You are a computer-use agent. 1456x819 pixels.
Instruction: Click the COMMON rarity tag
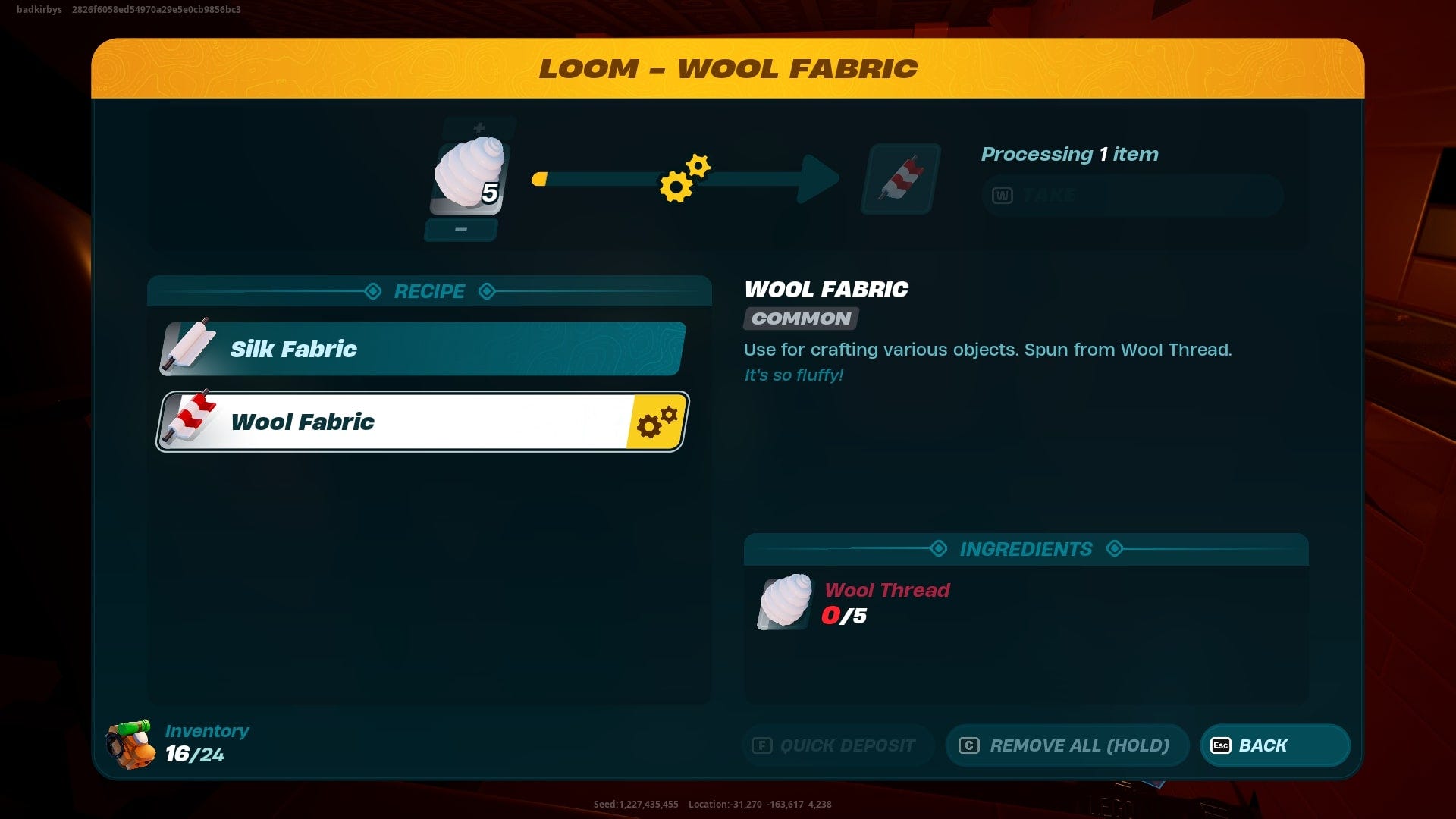click(799, 318)
